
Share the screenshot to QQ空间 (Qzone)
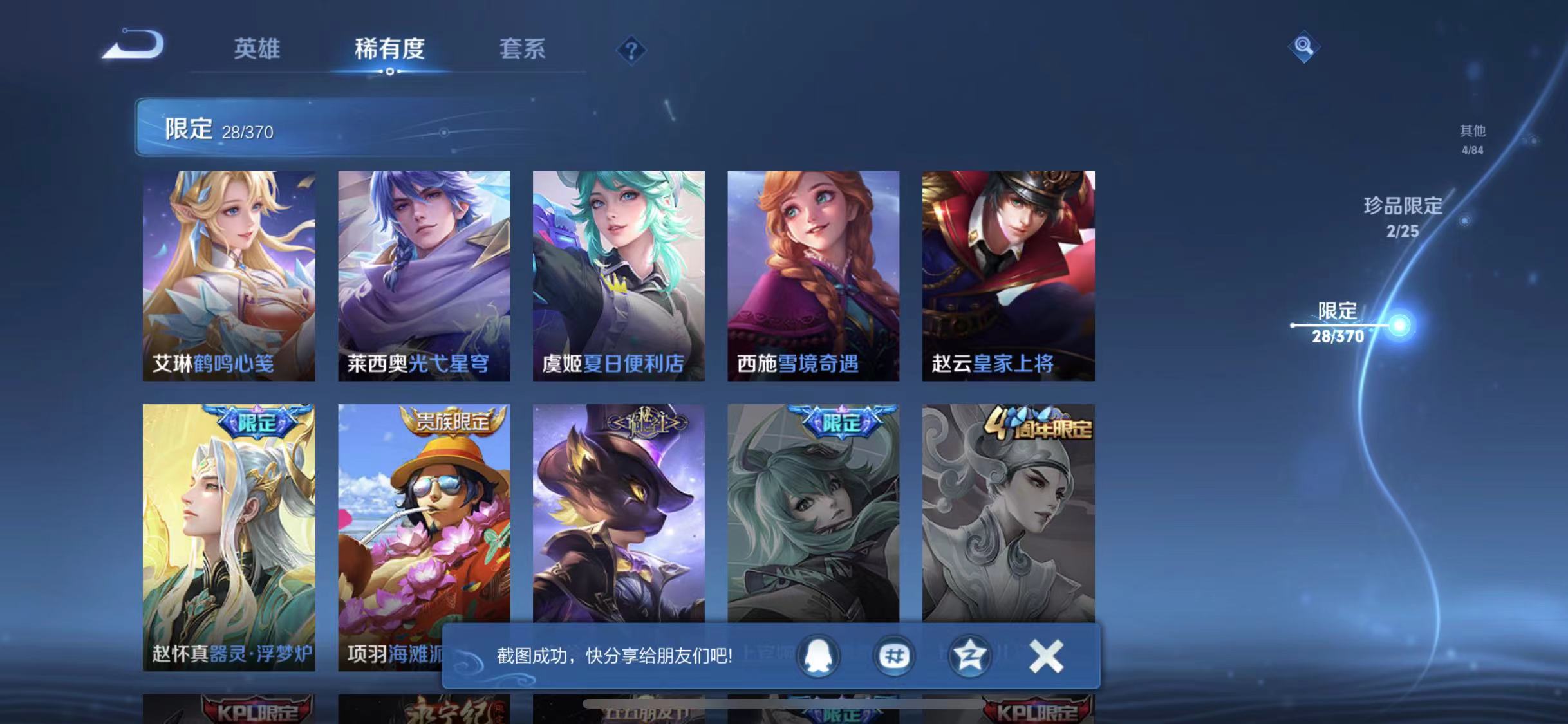point(971,655)
